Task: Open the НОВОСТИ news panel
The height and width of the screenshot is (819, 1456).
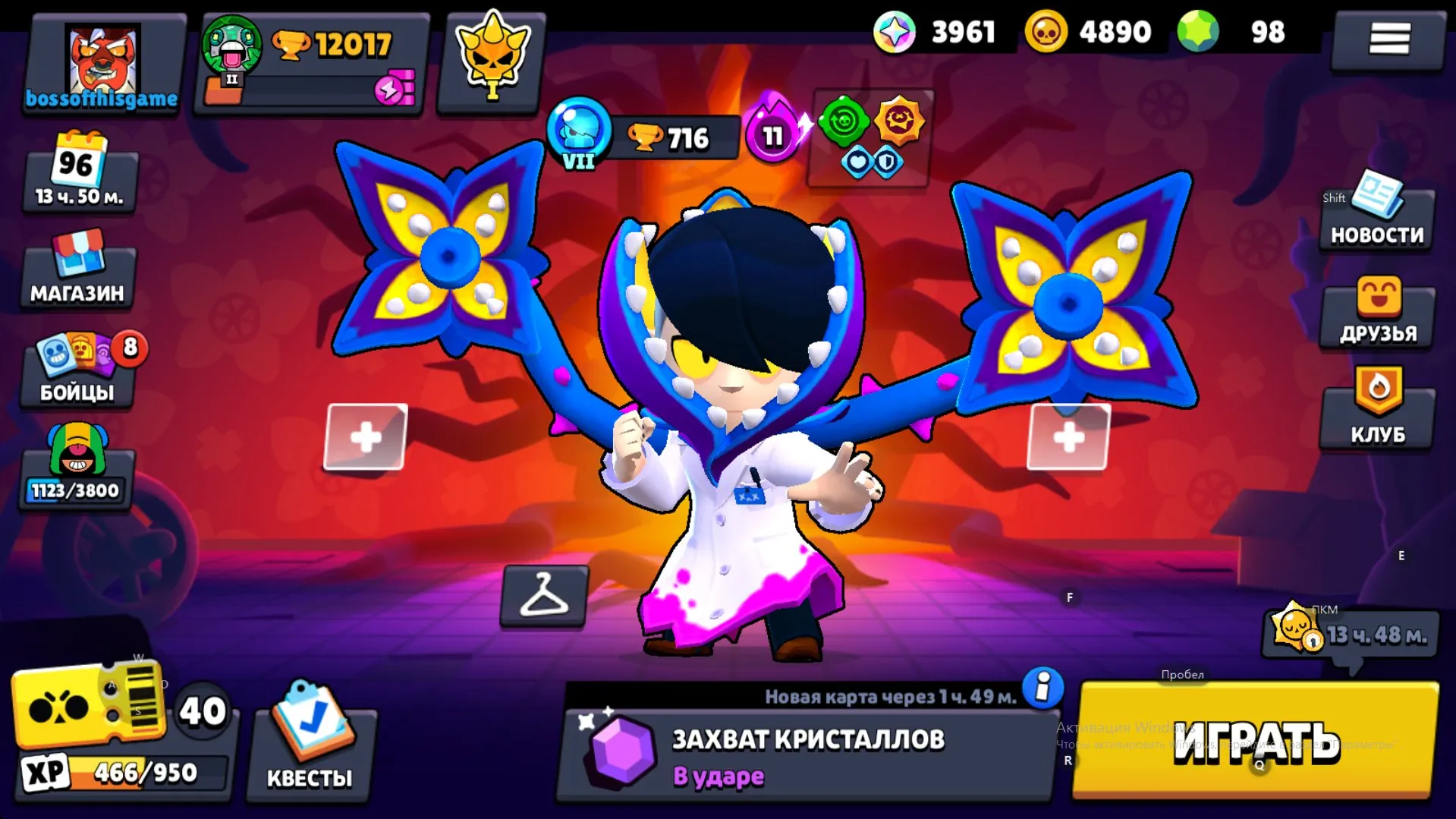Action: pos(1376,216)
